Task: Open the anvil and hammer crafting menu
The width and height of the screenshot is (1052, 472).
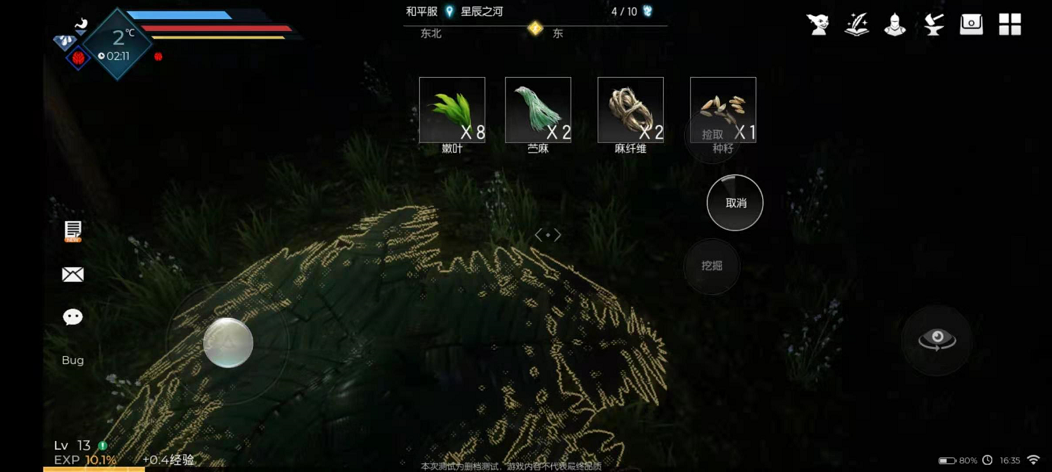Action: [x=933, y=25]
